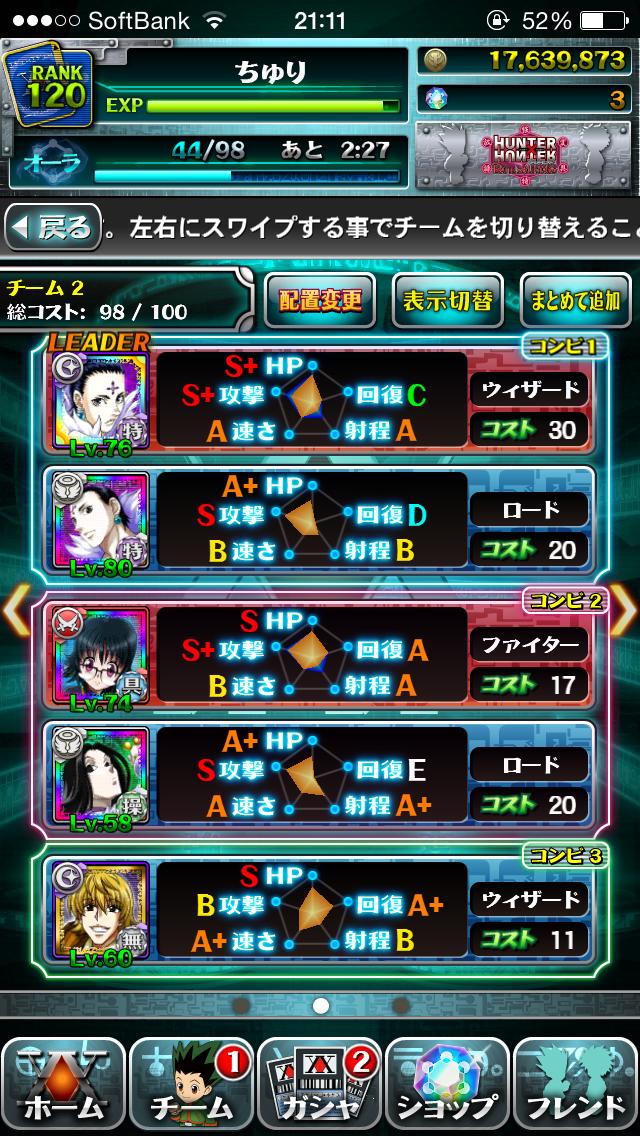Toggle the 表示切替 display switch

pos(447,300)
